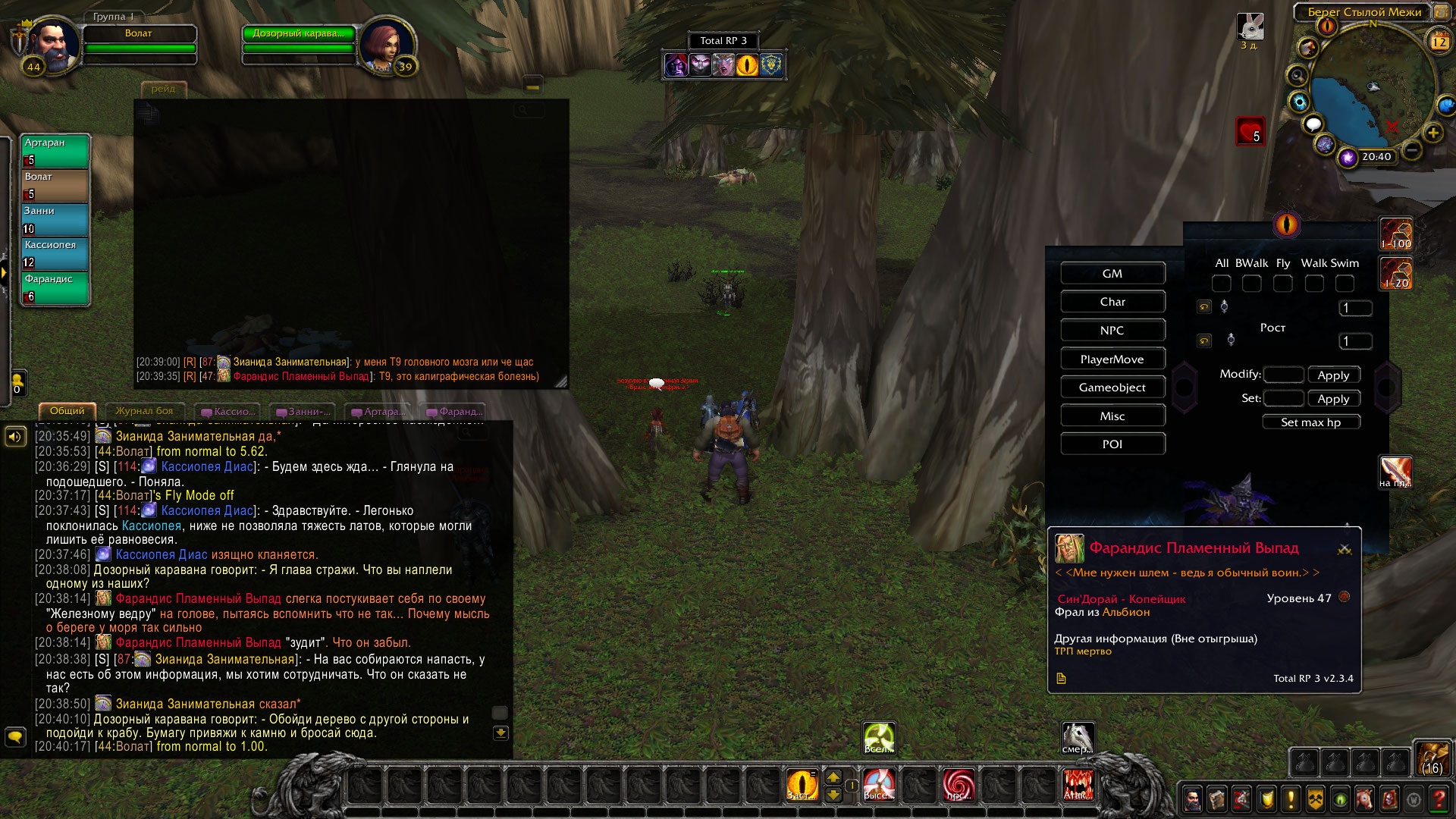Click the Set max hp button

(x=1310, y=422)
